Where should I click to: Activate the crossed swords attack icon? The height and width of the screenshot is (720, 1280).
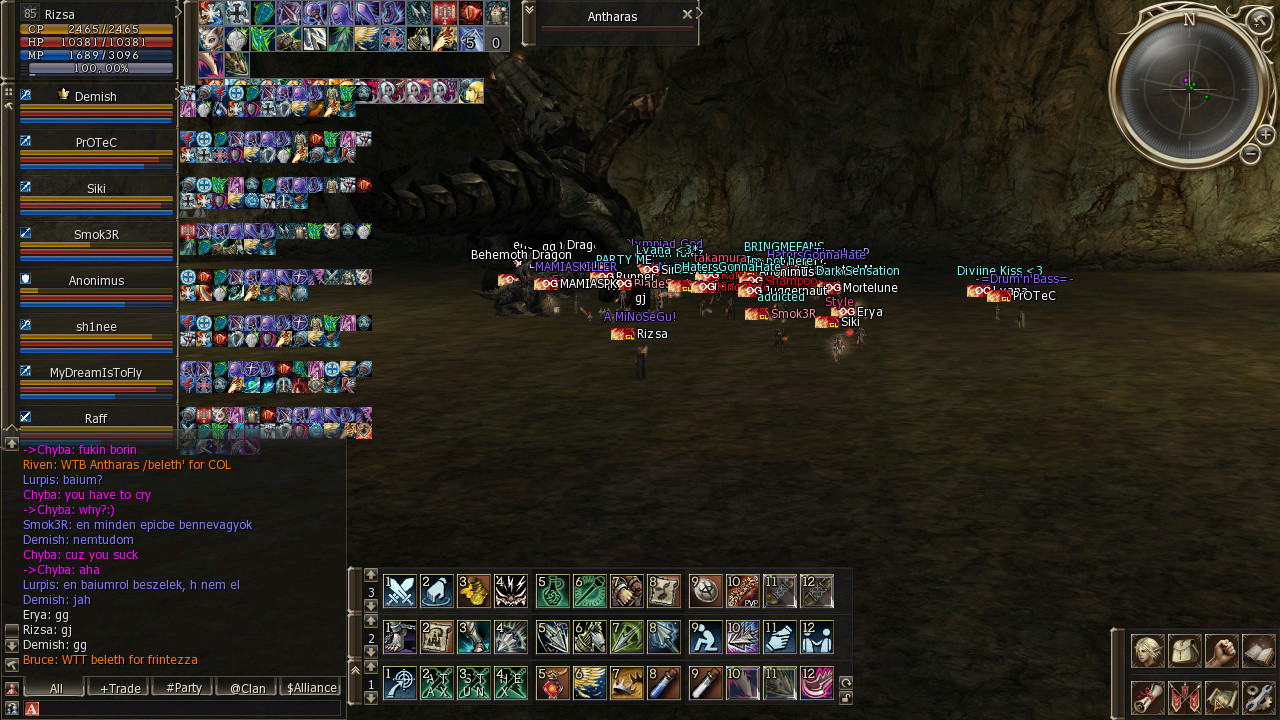(x=400, y=591)
